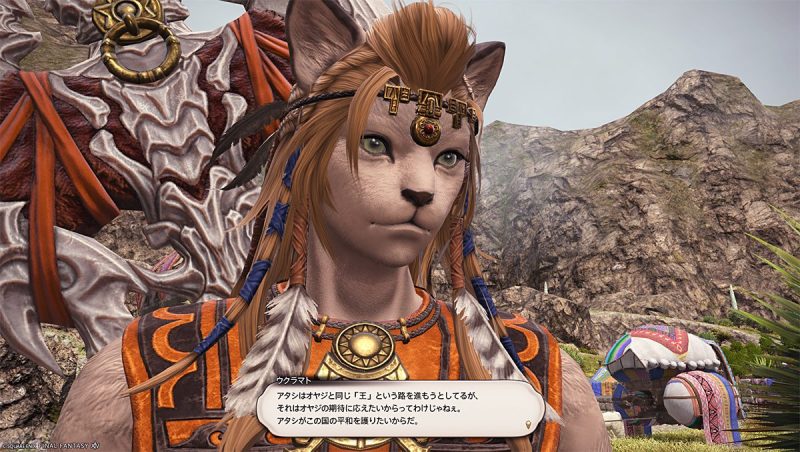Click the dialogue advance marker in the speech box

pos(527,424)
